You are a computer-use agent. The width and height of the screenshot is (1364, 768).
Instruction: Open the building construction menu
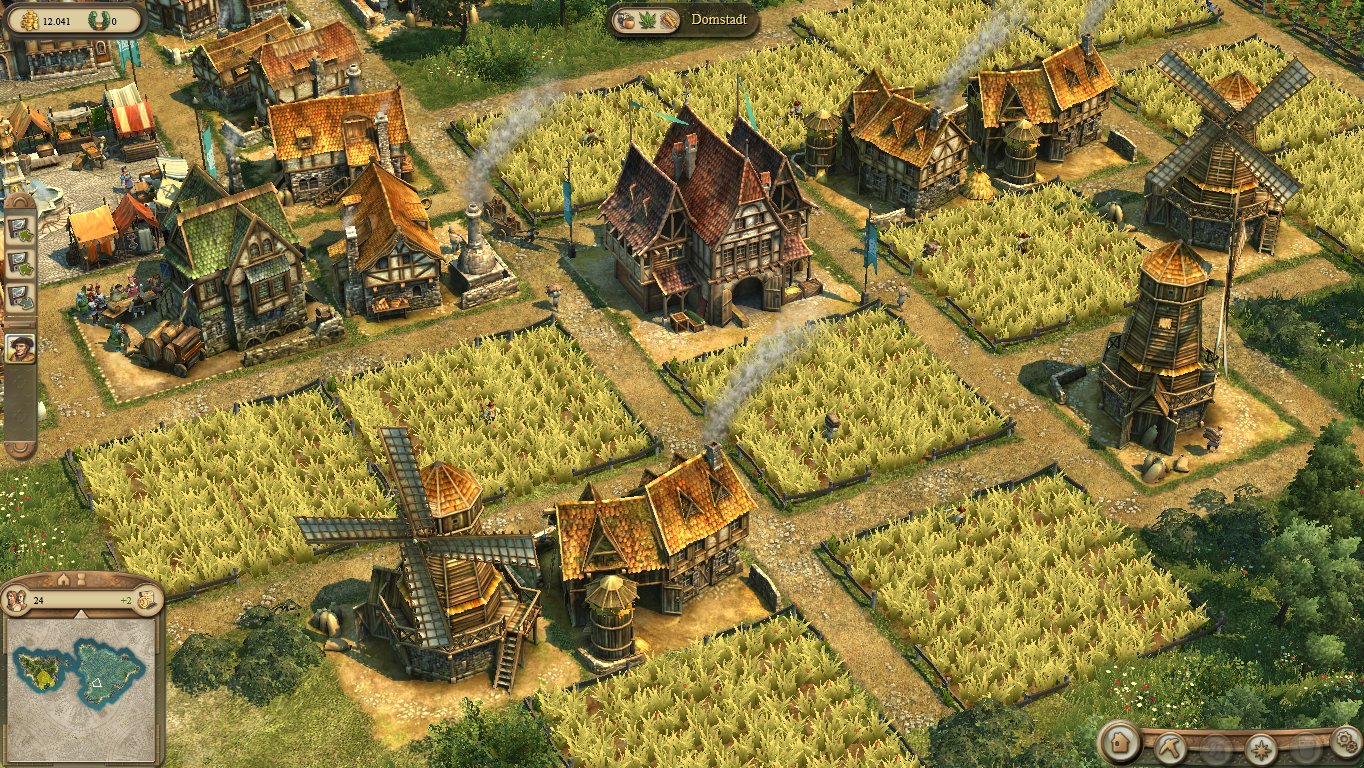[x=1122, y=744]
